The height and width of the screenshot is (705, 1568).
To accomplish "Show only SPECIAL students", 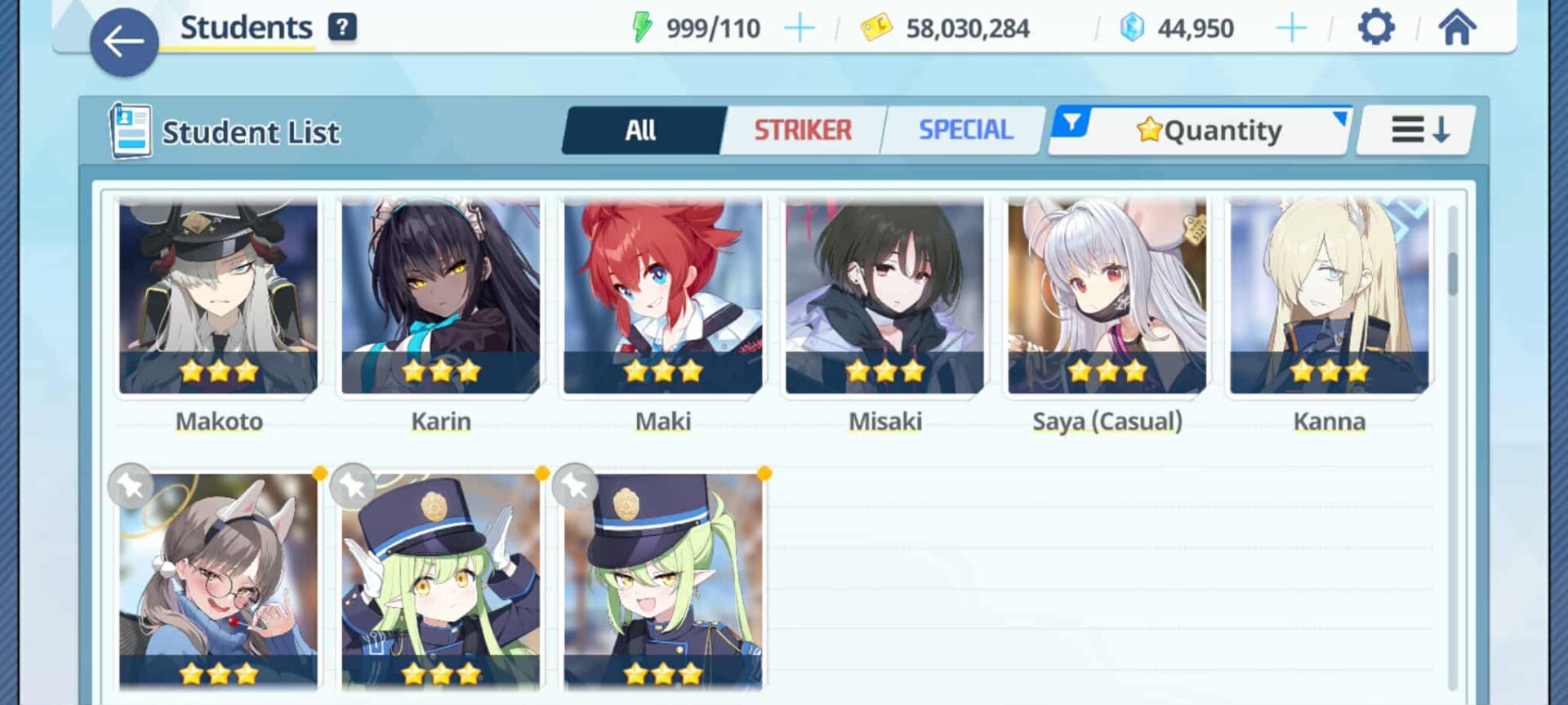I will 965,131.
